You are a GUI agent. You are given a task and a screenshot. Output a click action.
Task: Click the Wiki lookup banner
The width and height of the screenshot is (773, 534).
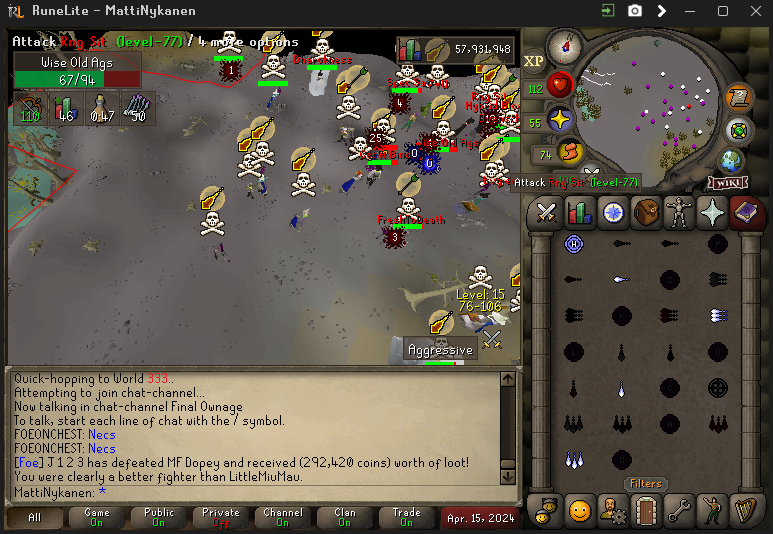point(728,183)
